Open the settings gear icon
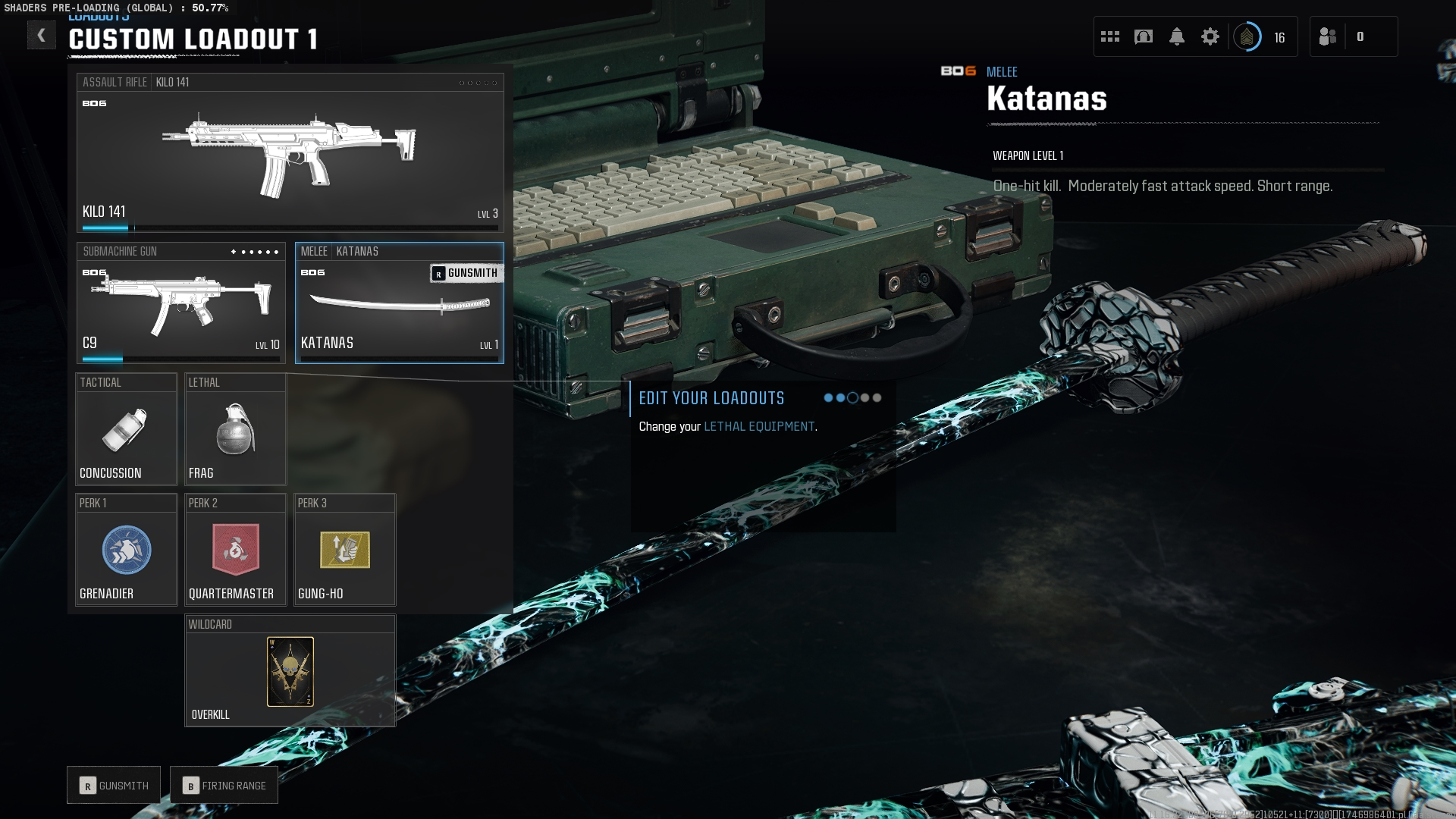This screenshot has width=1456, height=819. click(x=1211, y=35)
